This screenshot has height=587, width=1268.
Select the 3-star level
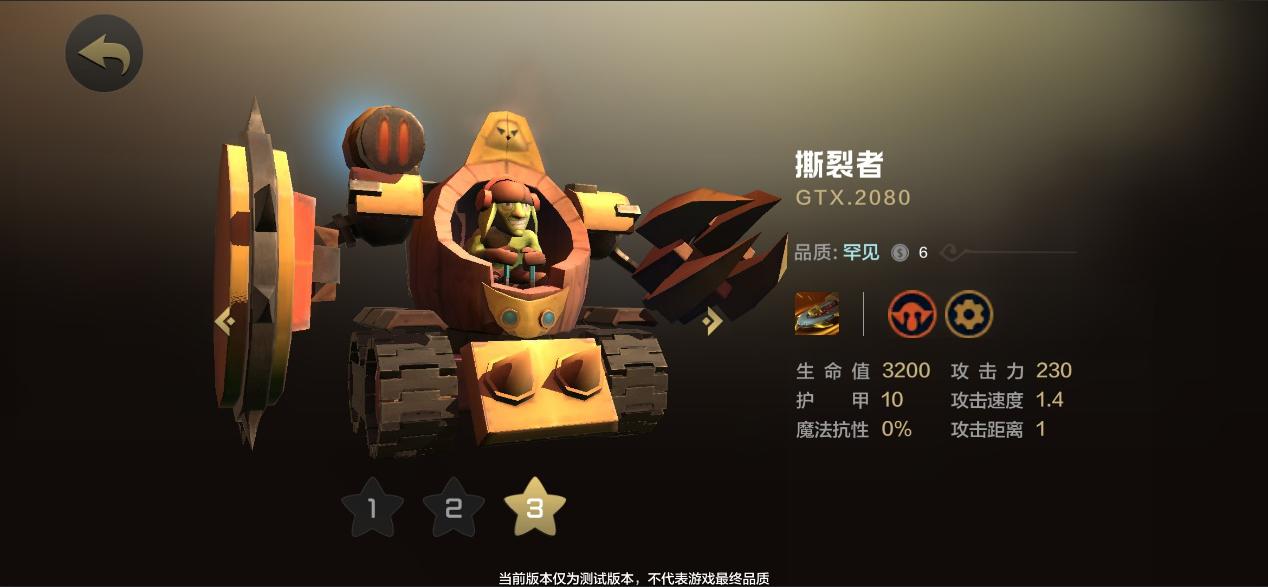click(x=535, y=507)
